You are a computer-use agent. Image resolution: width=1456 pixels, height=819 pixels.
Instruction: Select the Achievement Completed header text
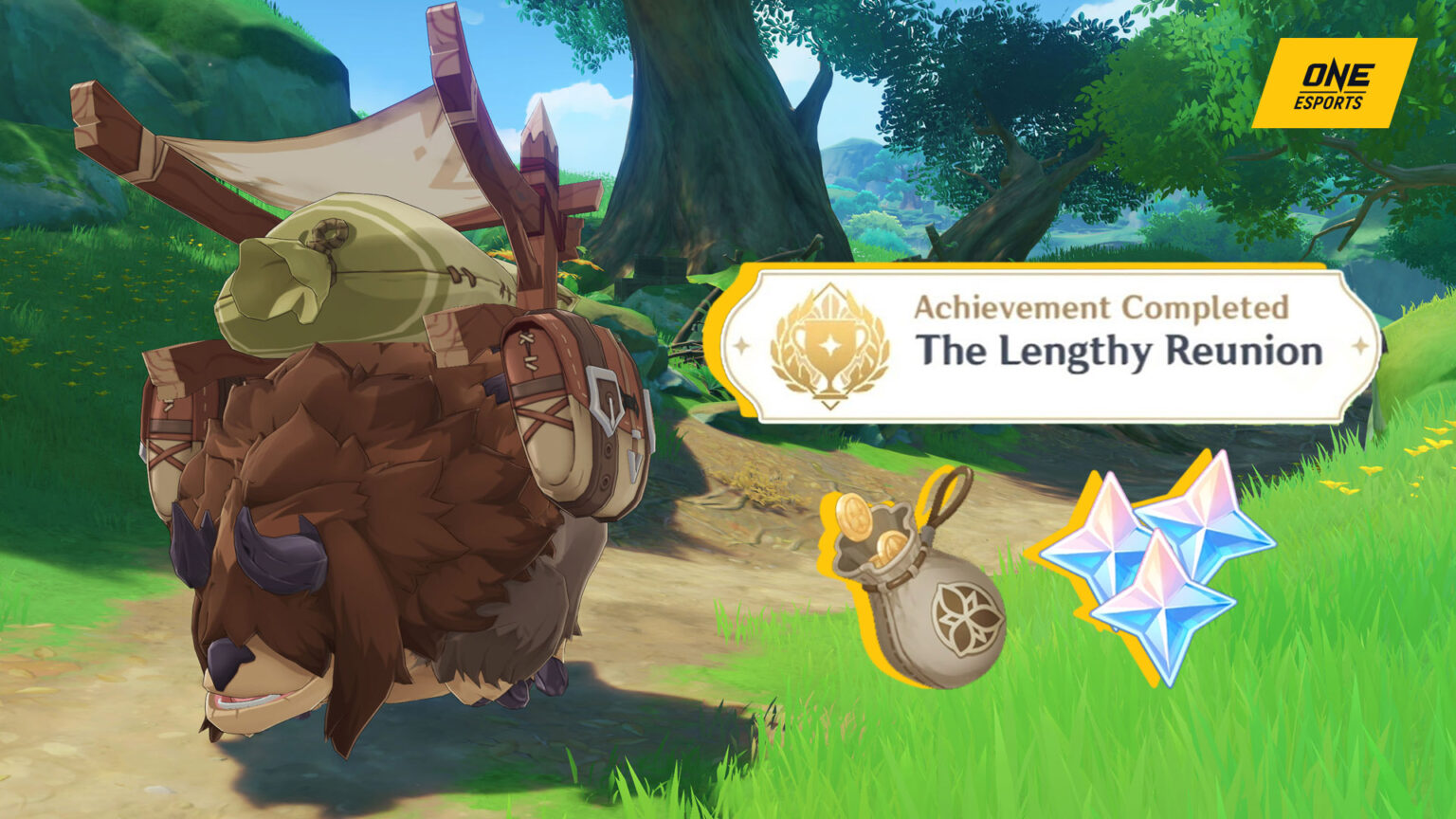(x=1102, y=306)
